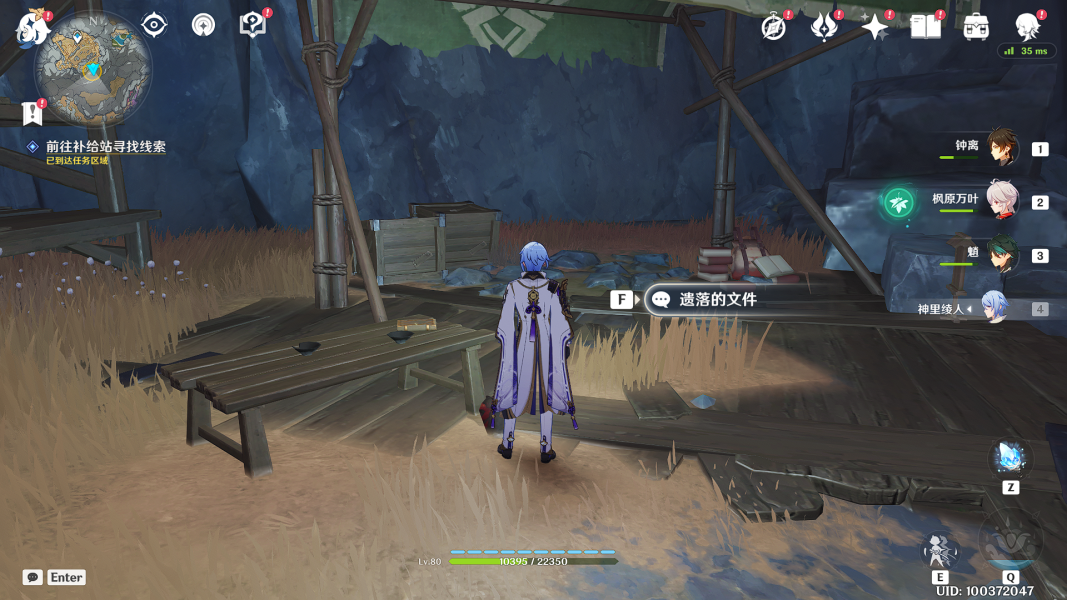Trigger the elemental burst icon
The image size is (1067, 600).
[1010, 541]
